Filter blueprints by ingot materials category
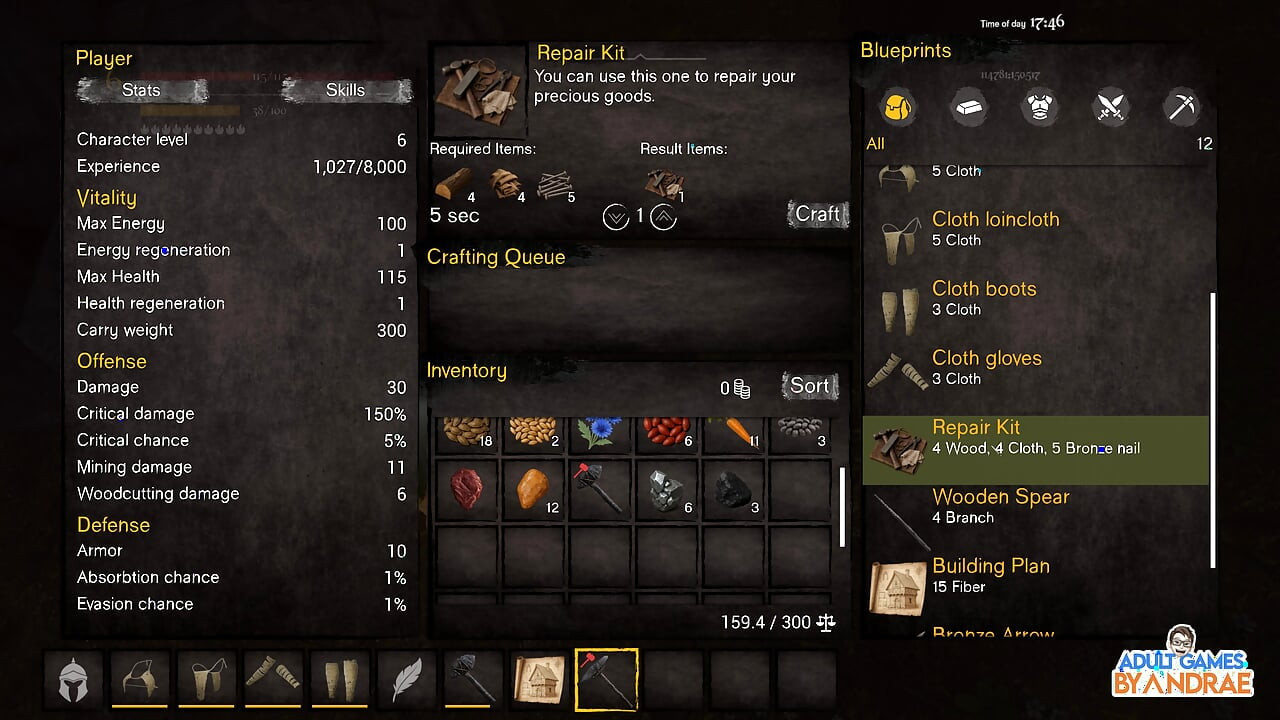The image size is (1280, 720). pos(968,106)
